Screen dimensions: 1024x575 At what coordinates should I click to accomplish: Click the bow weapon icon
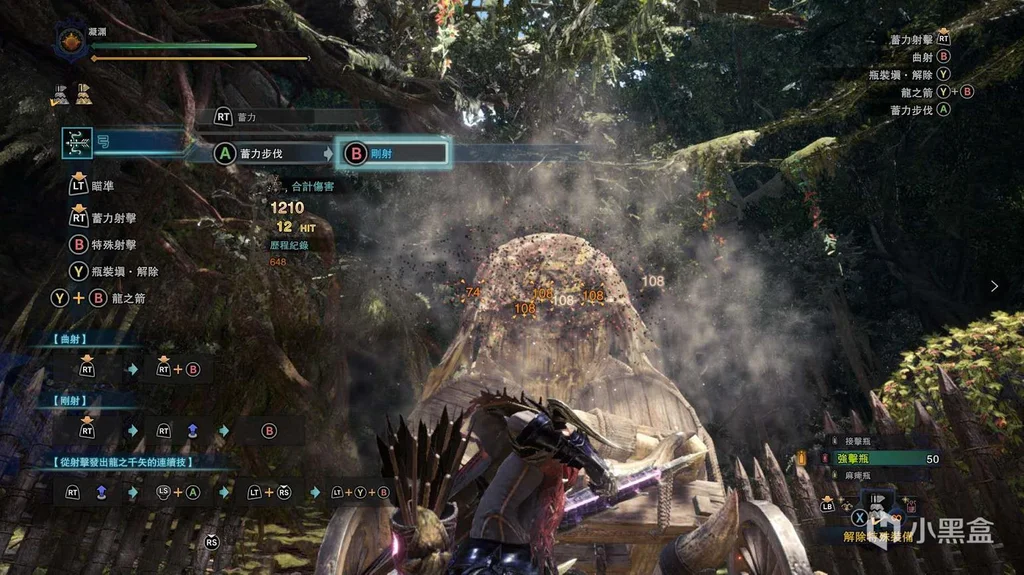point(77,144)
